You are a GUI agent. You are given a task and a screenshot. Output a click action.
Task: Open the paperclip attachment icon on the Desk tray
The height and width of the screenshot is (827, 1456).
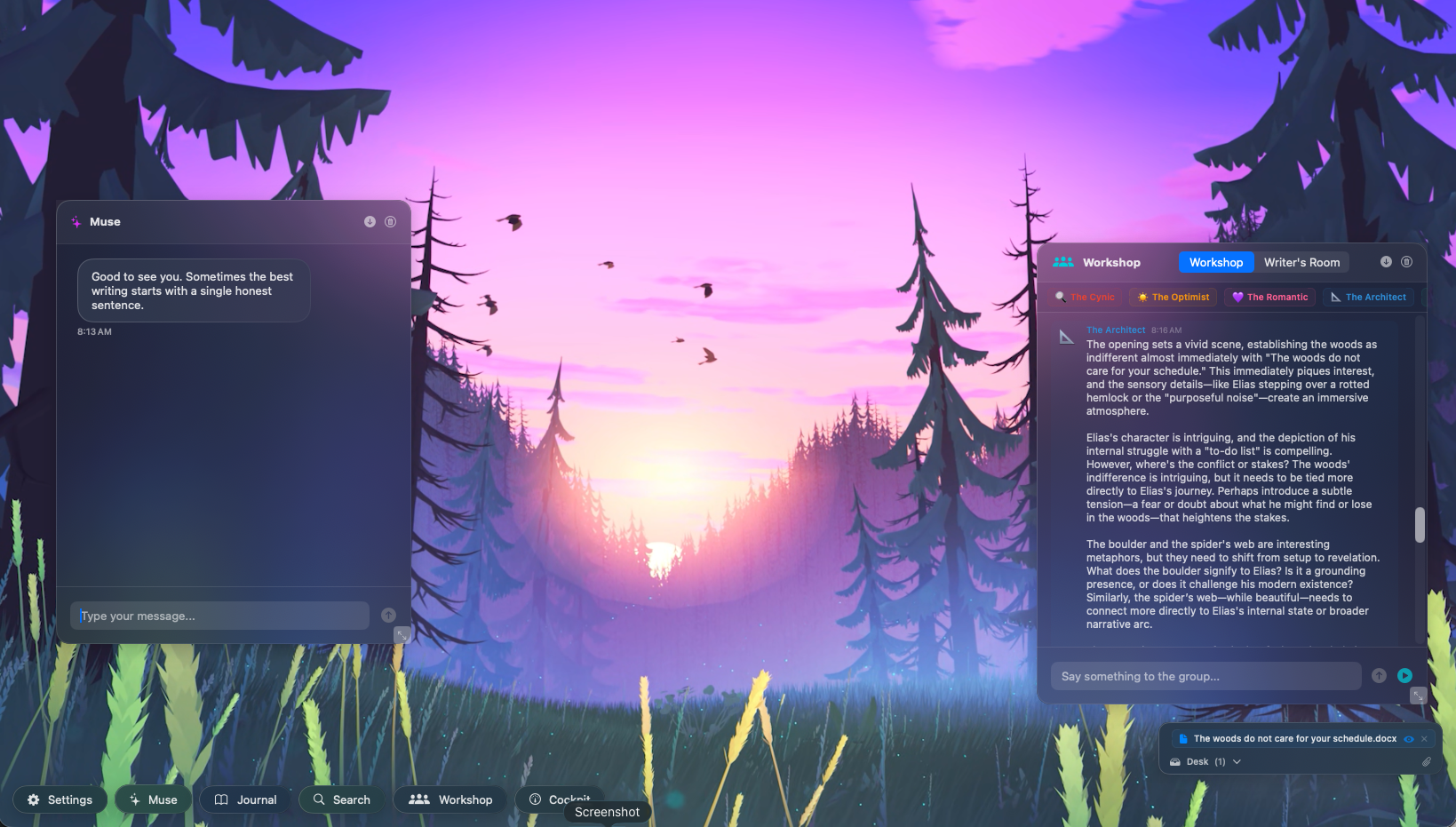tap(1427, 761)
